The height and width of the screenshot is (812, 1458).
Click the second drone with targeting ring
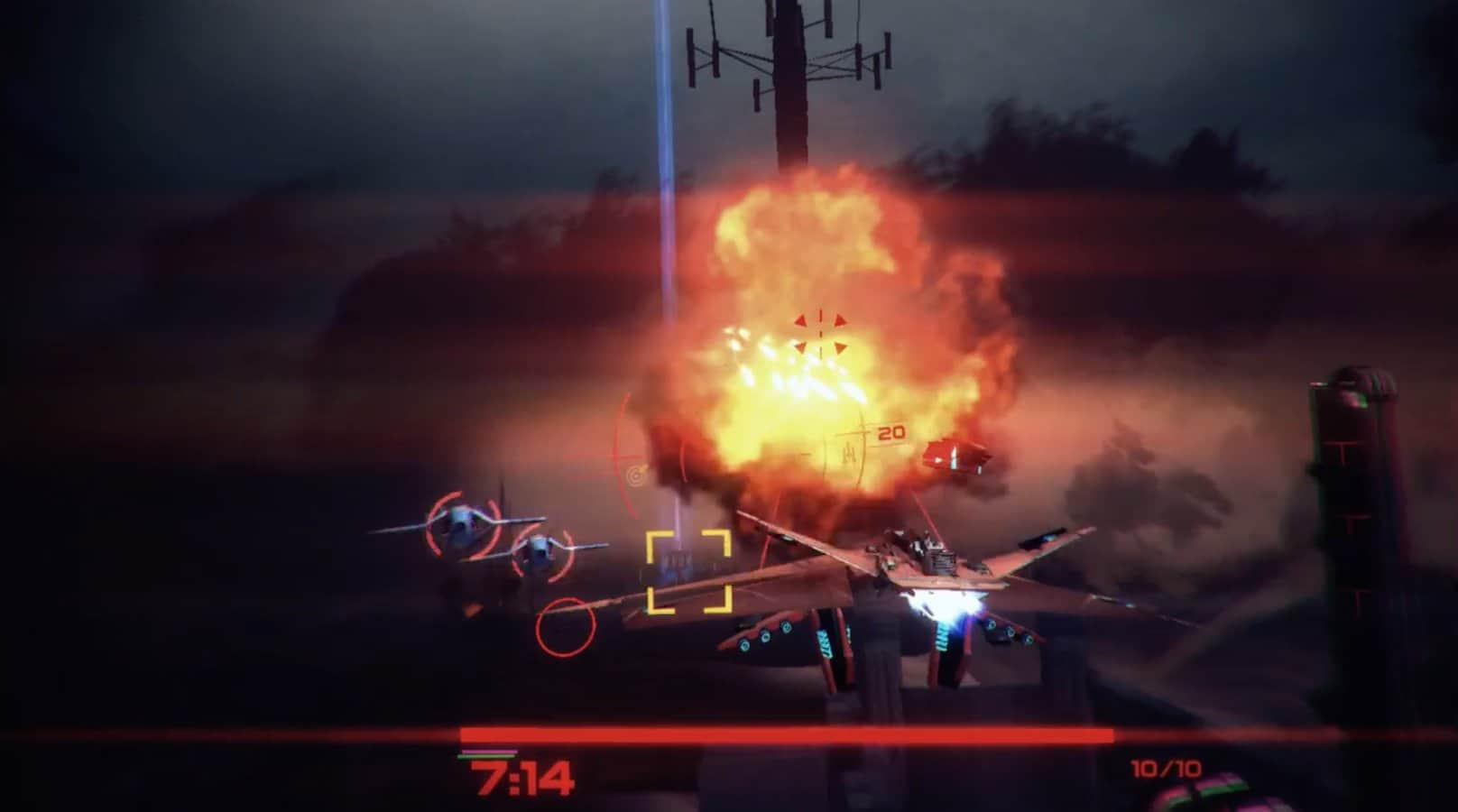(541, 552)
